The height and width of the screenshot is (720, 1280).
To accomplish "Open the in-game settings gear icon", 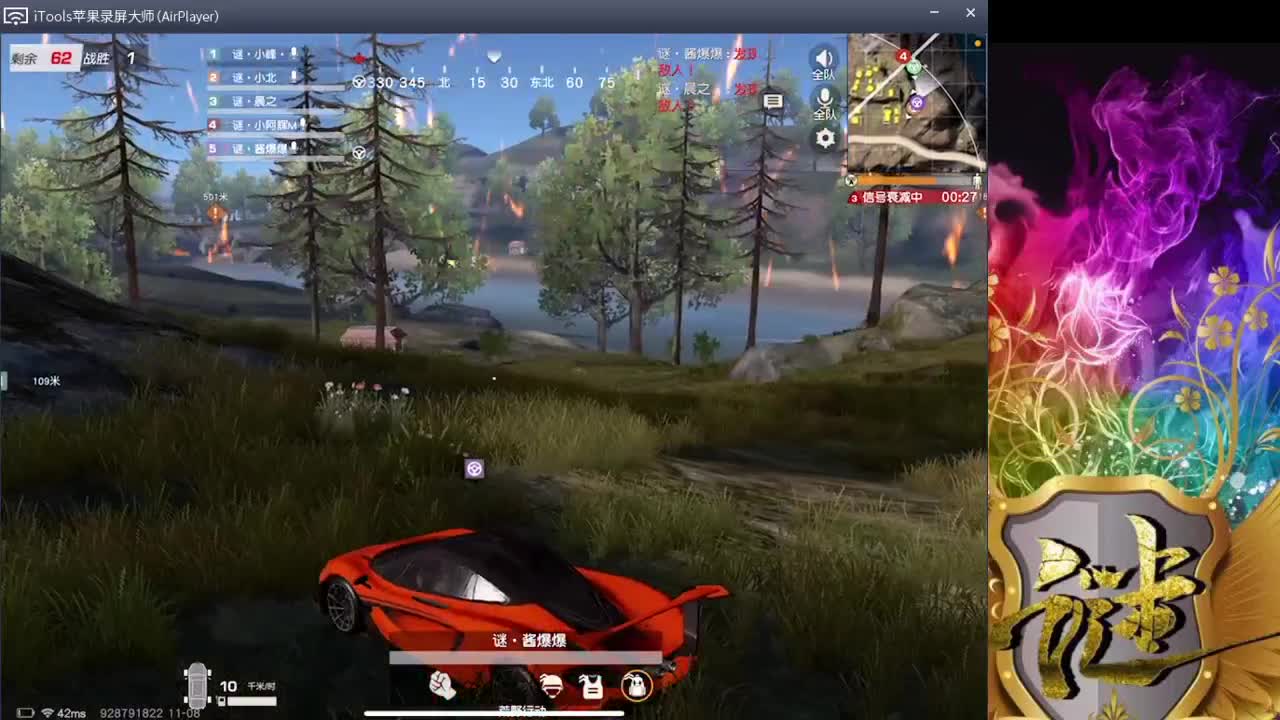I will pyautogui.click(x=825, y=139).
